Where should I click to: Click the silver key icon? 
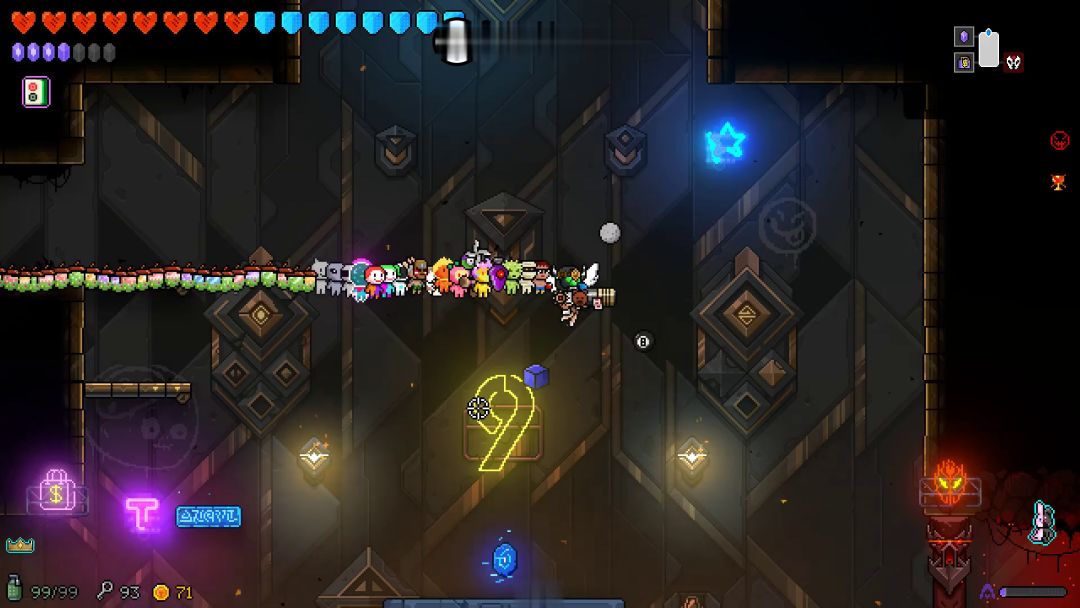(105, 591)
